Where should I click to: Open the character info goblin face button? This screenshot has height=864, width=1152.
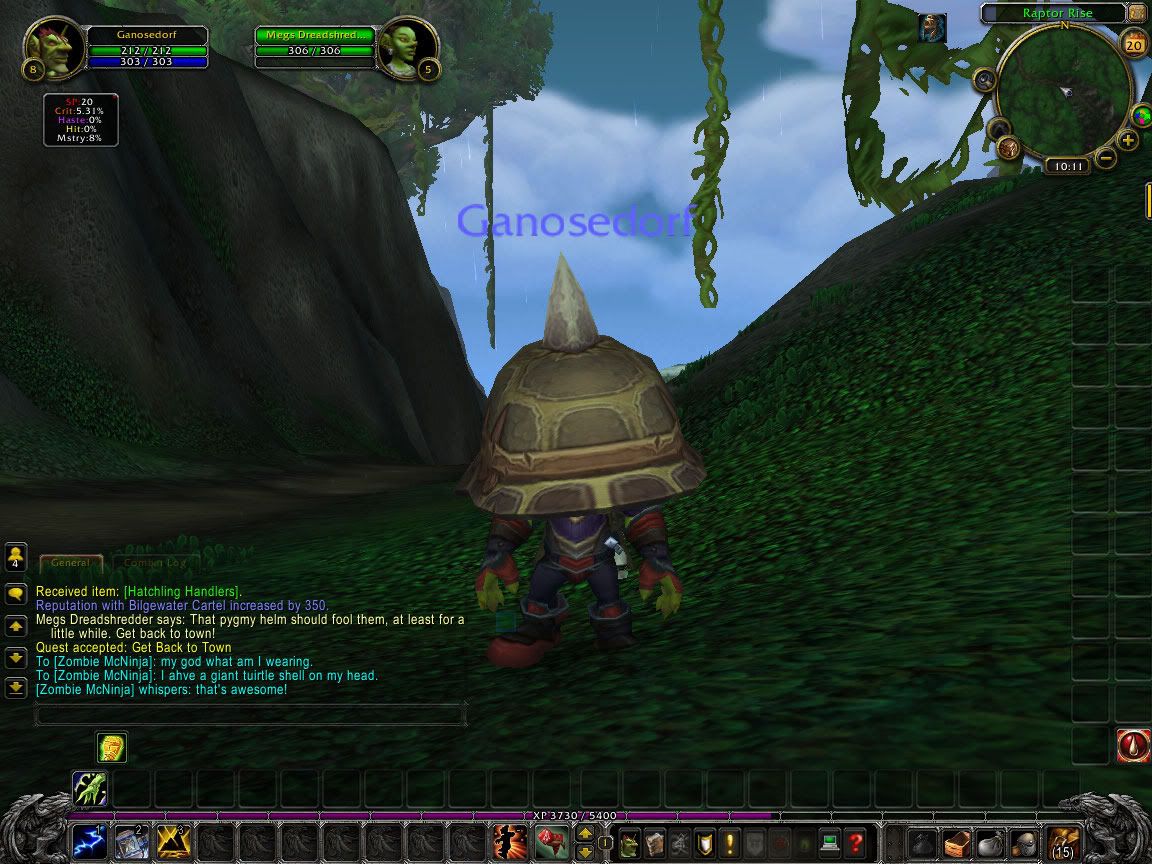pyautogui.click(x=630, y=842)
